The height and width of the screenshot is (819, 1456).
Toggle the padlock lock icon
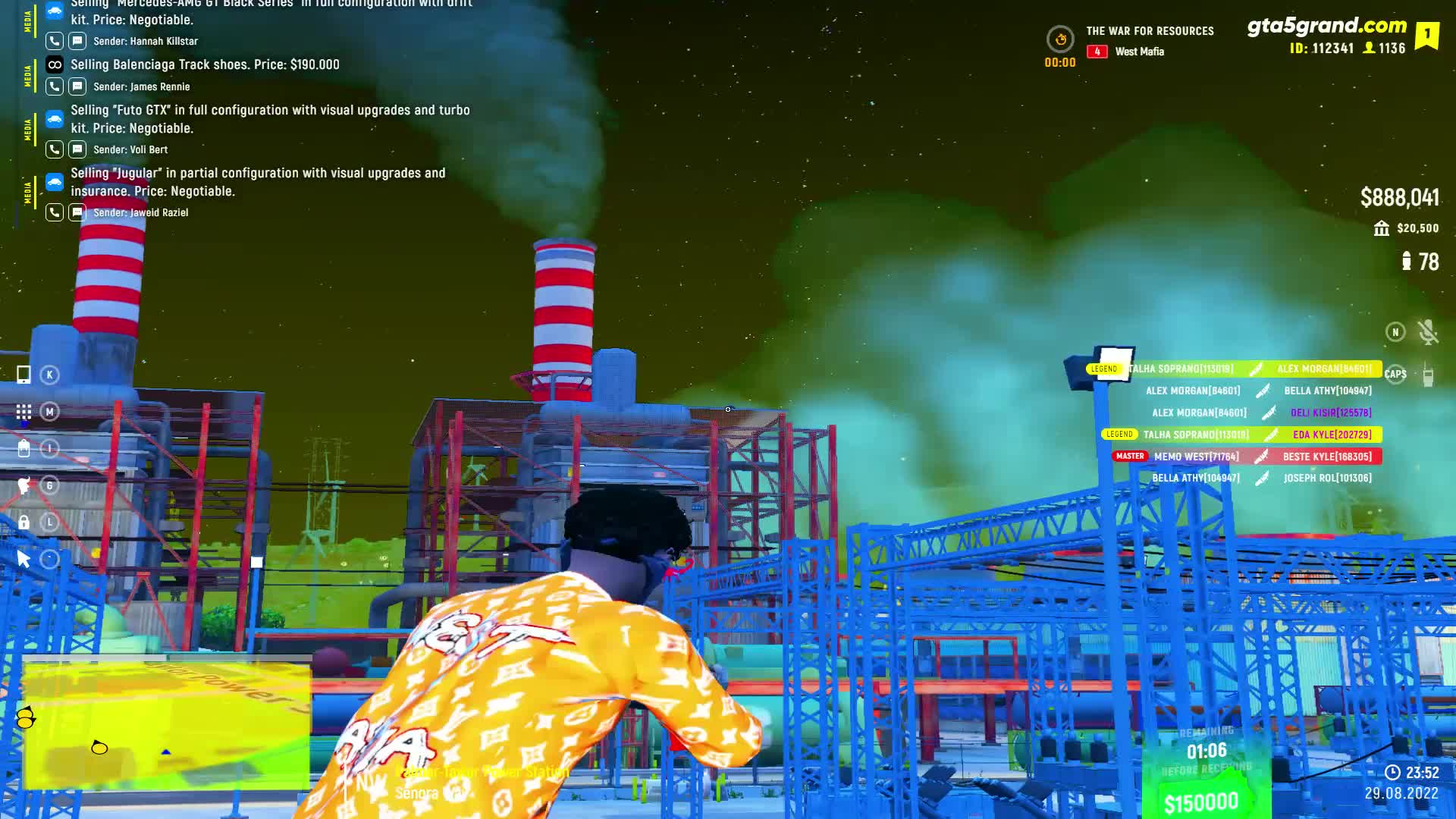pos(24,522)
